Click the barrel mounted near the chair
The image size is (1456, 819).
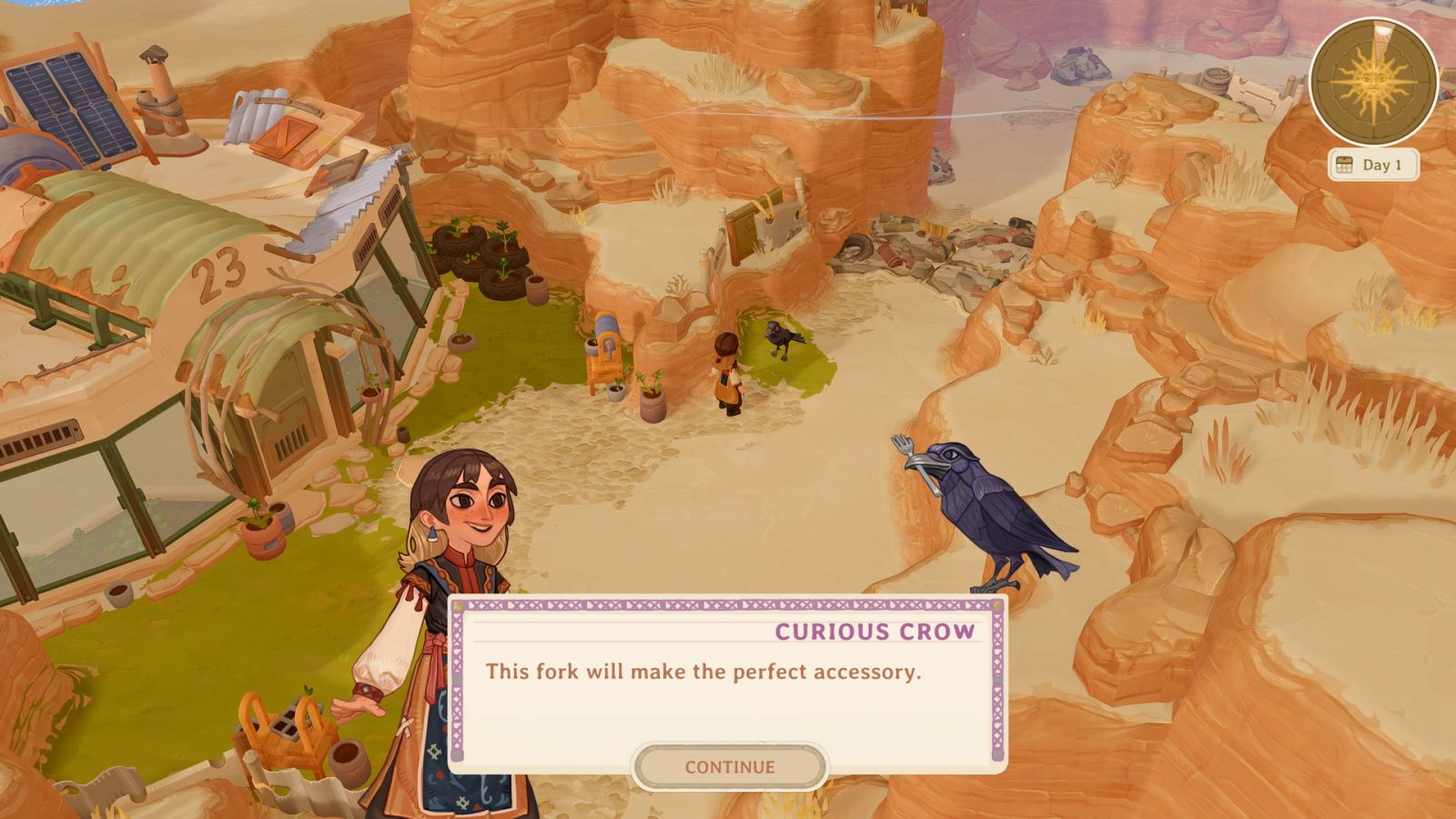608,325
